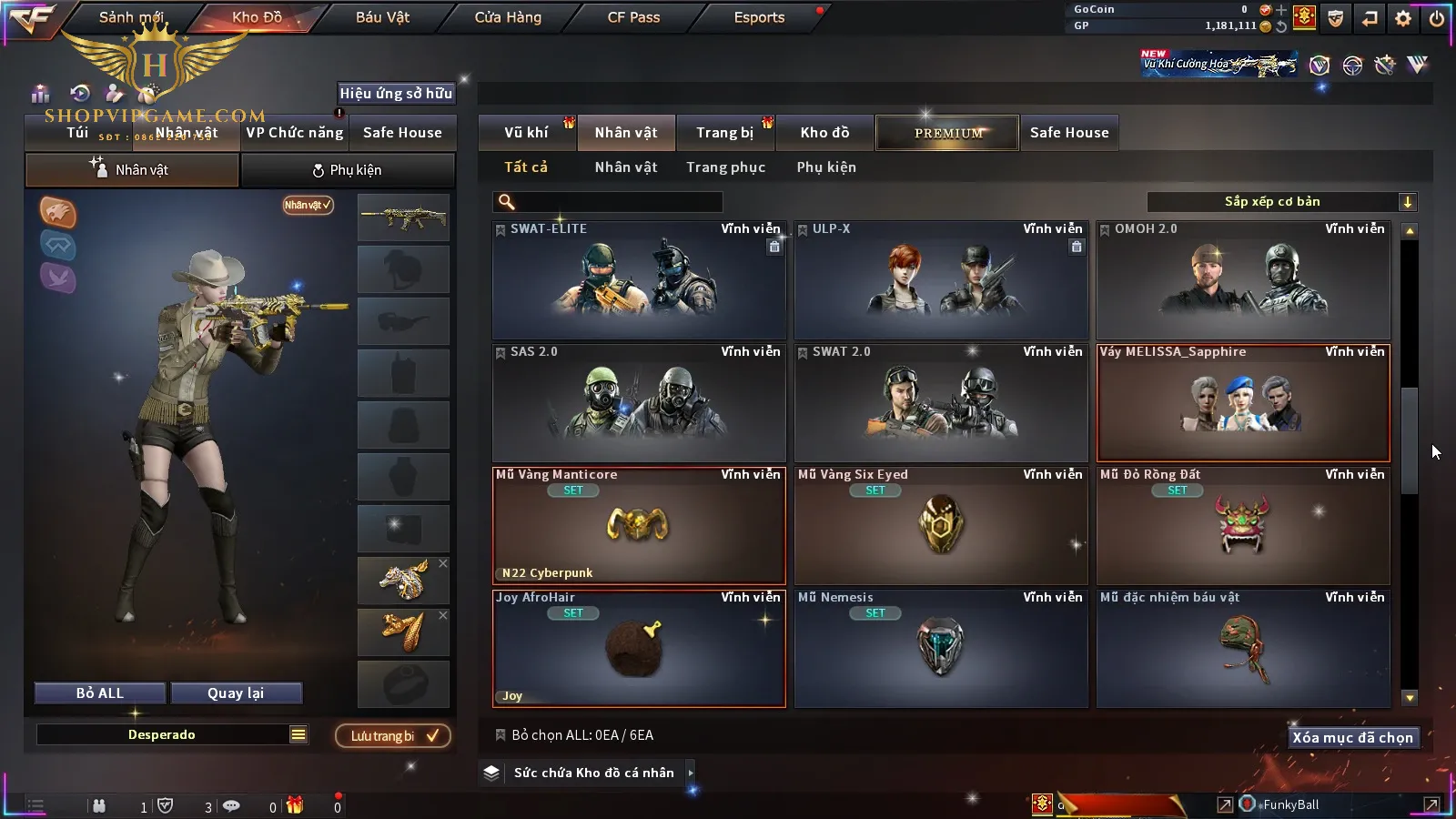Switch to the Phụ kiện sub-tab
Image resolution: width=1456 pixels, height=819 pixels.
click(348, 170)
